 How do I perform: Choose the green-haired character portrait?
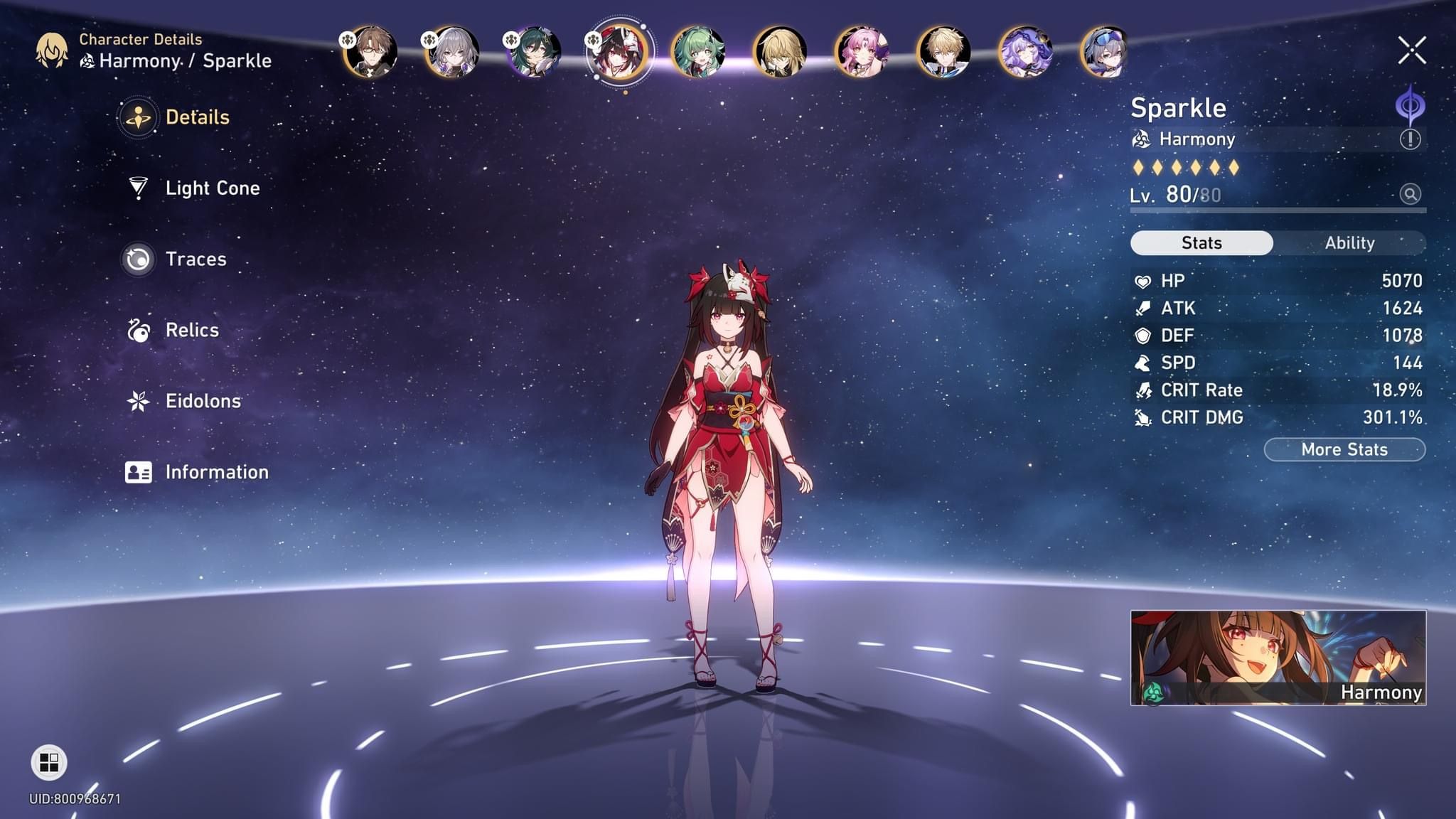point(698,52)
